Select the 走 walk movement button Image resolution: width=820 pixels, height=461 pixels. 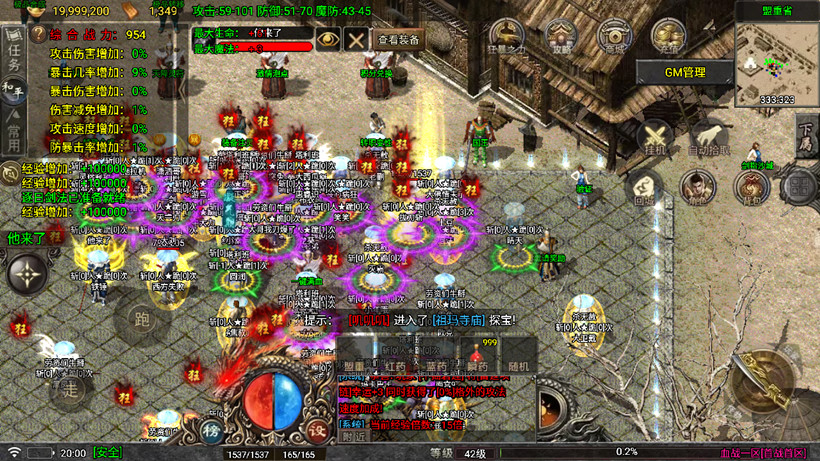tap(68, 387)
